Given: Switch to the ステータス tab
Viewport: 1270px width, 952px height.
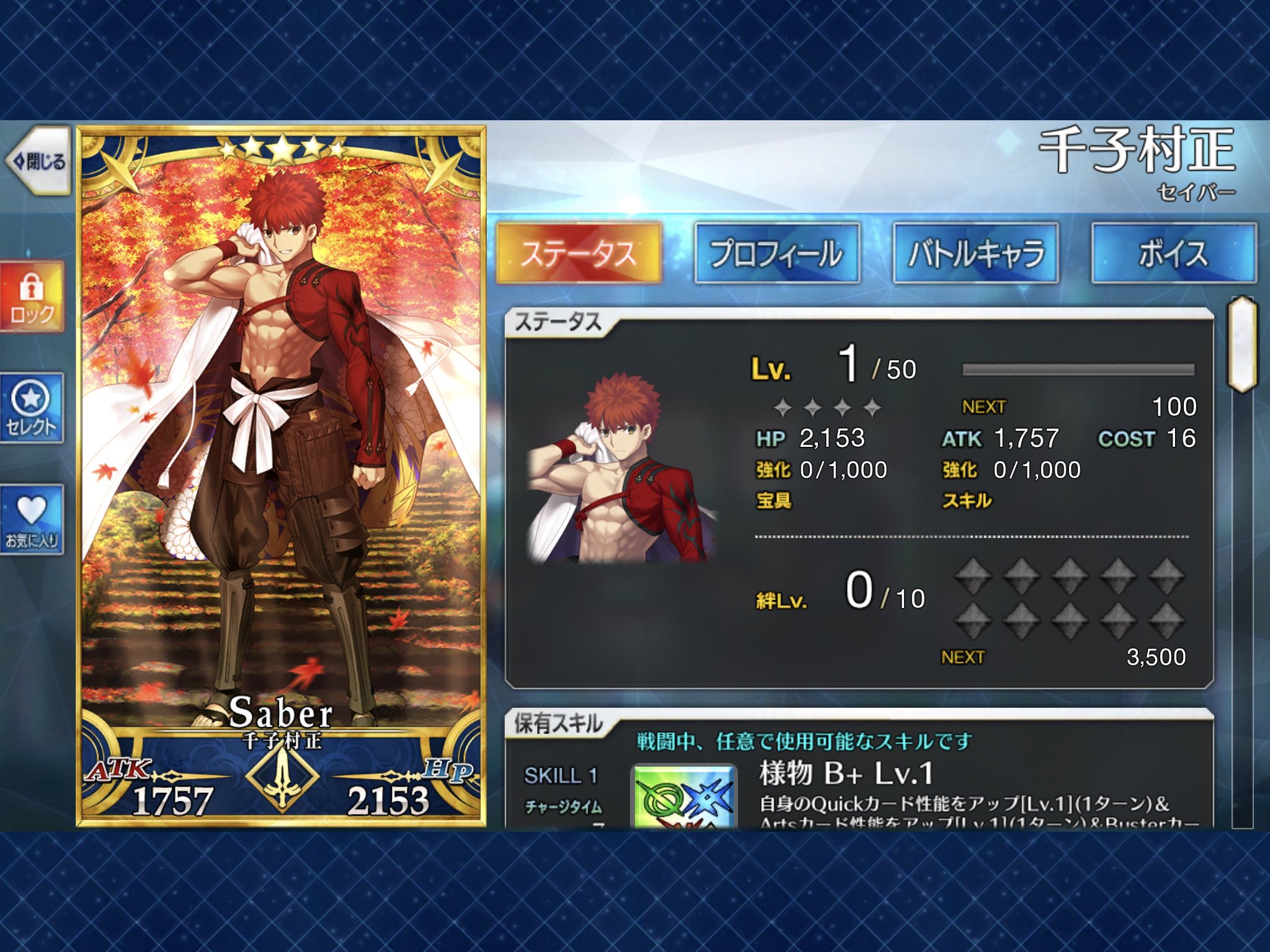Looking at the screenshot, I should click(x=579, y=253).
